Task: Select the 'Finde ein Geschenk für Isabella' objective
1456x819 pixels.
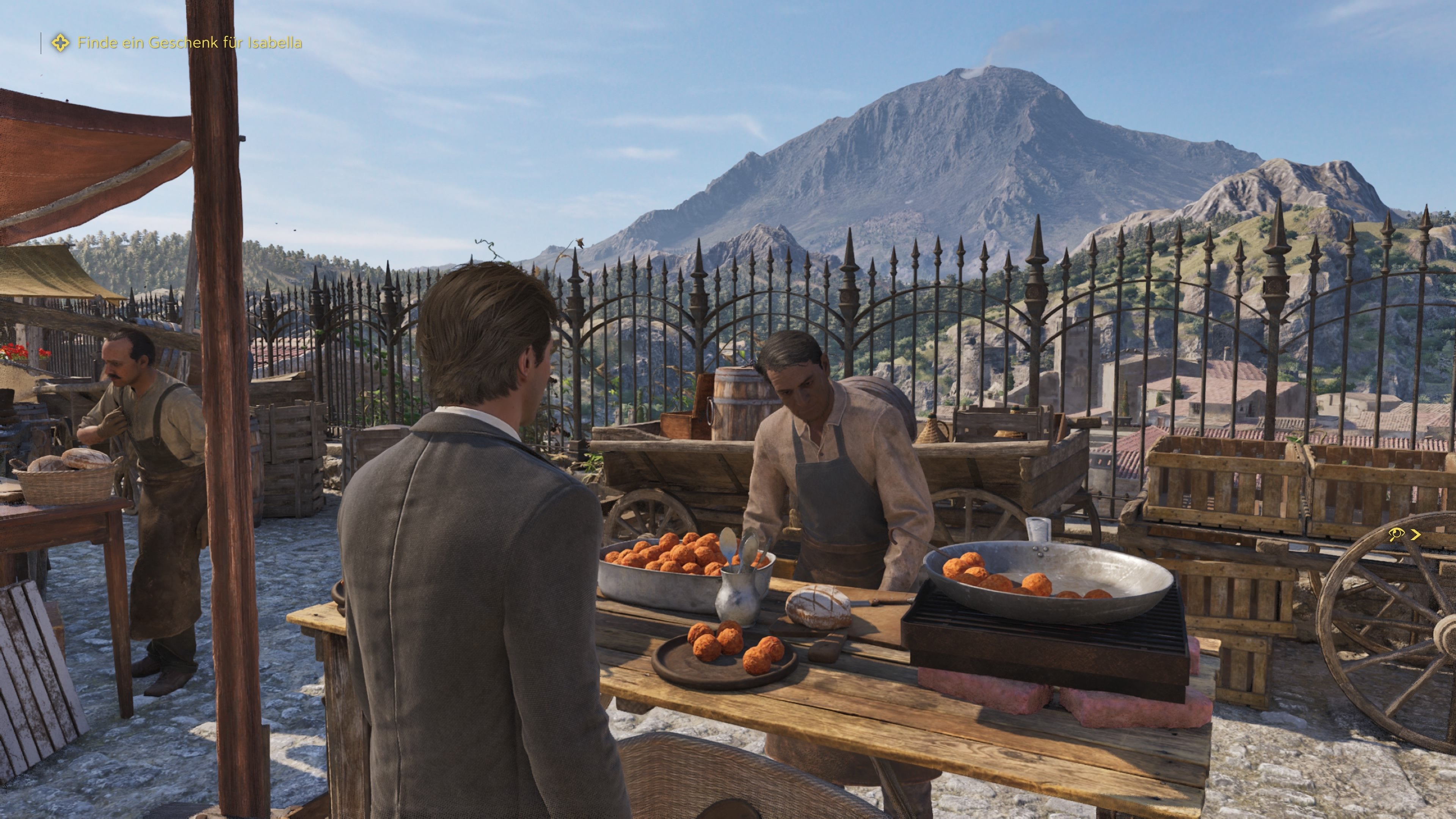Action: 189,43
